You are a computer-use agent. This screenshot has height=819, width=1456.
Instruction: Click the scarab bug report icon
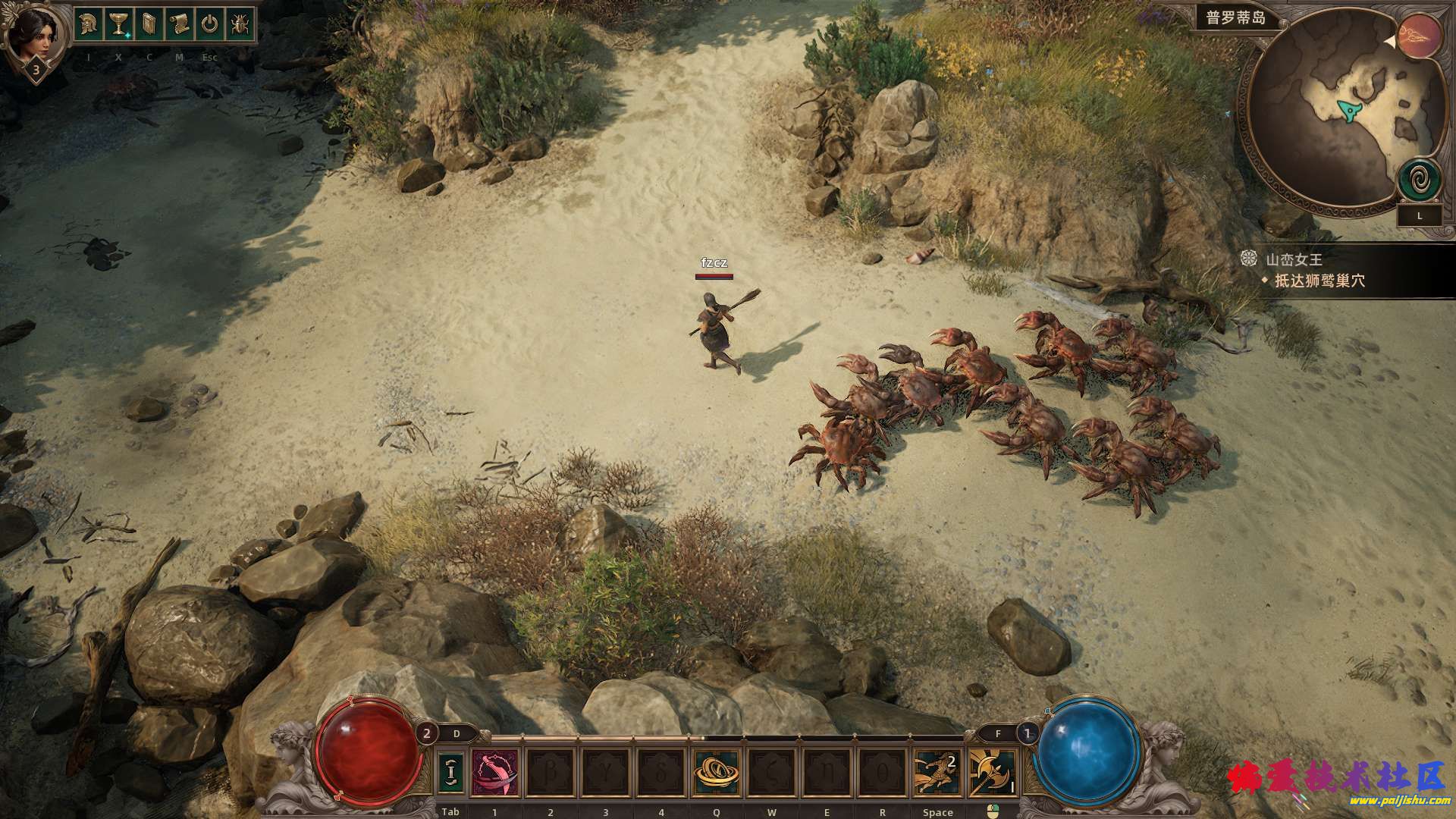pos(240,25)
